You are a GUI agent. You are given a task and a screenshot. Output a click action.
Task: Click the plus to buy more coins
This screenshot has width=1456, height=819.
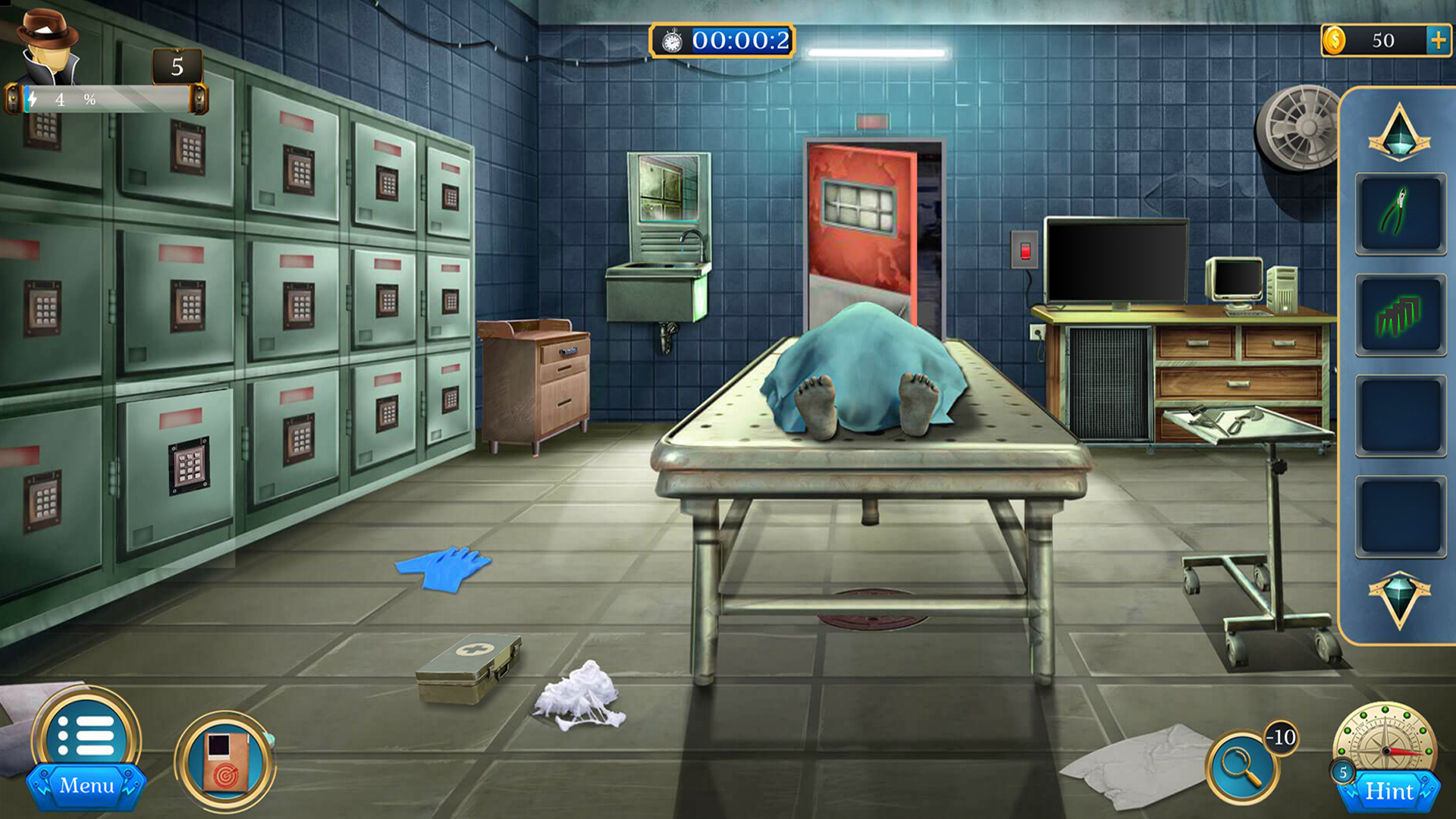[1439, 40]
